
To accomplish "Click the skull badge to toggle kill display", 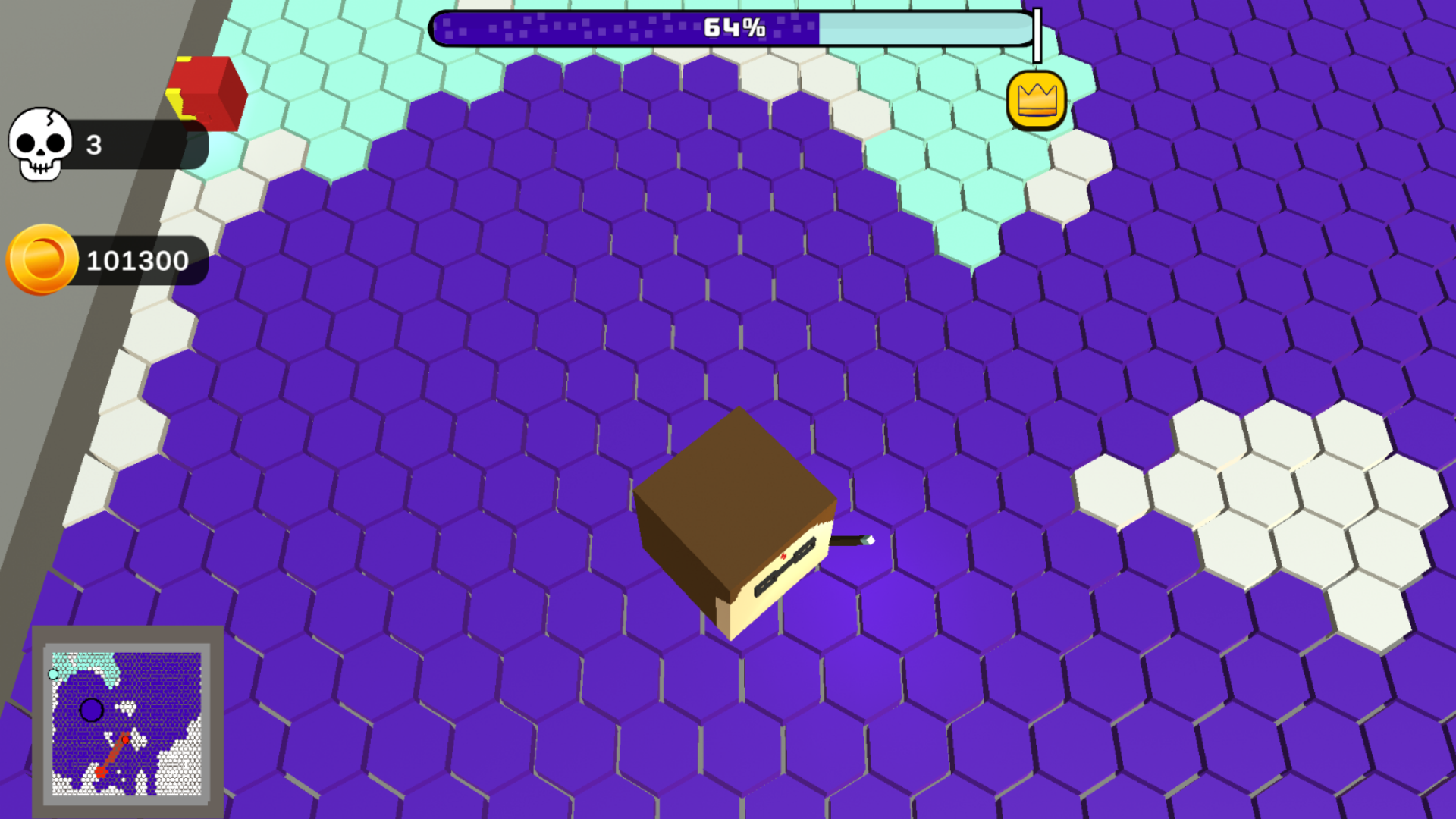I will 39,146.
